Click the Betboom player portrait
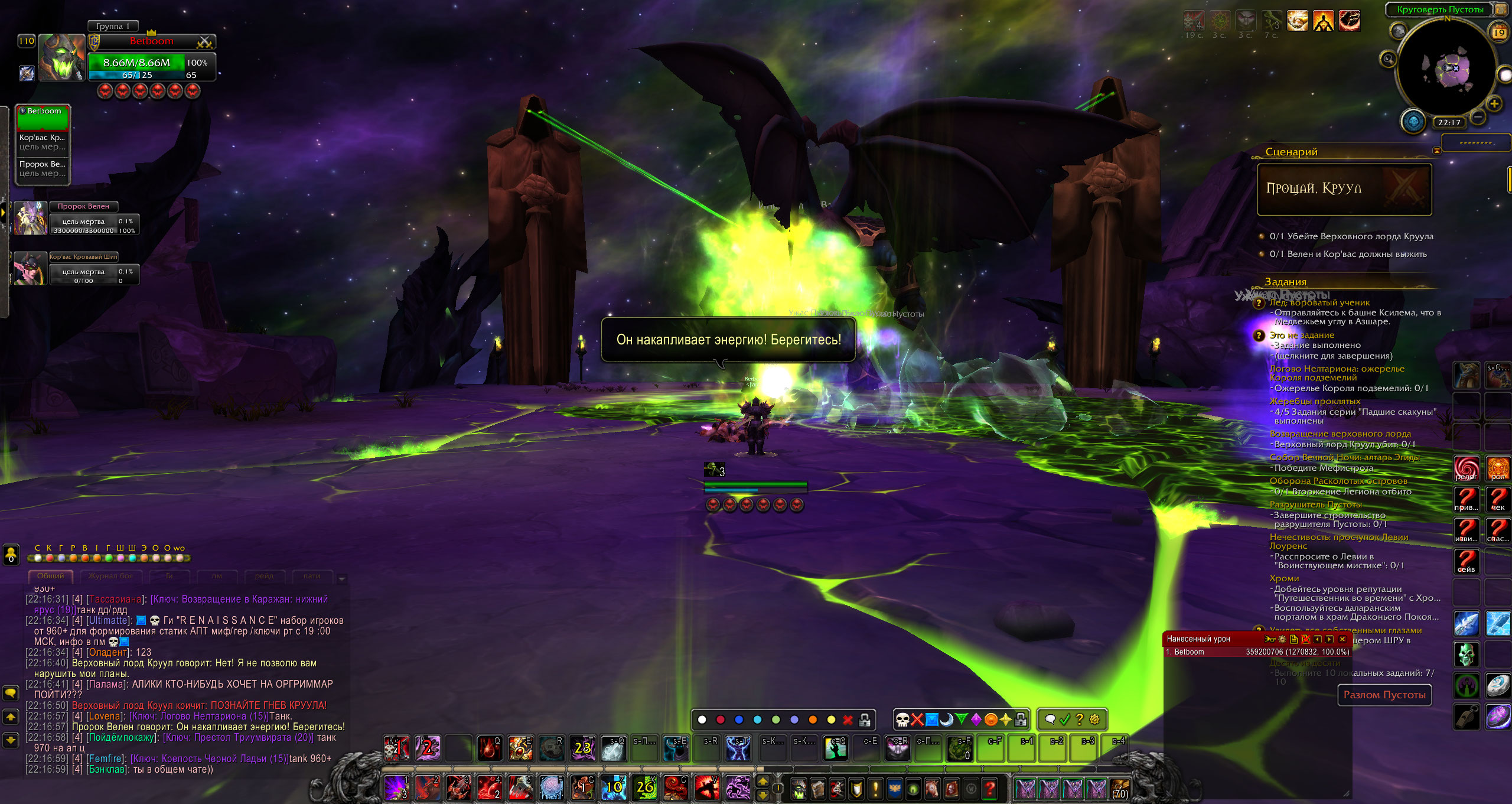Image resolution: width=1512 pixels, height=804 pixels. click(x=61, y=57)
